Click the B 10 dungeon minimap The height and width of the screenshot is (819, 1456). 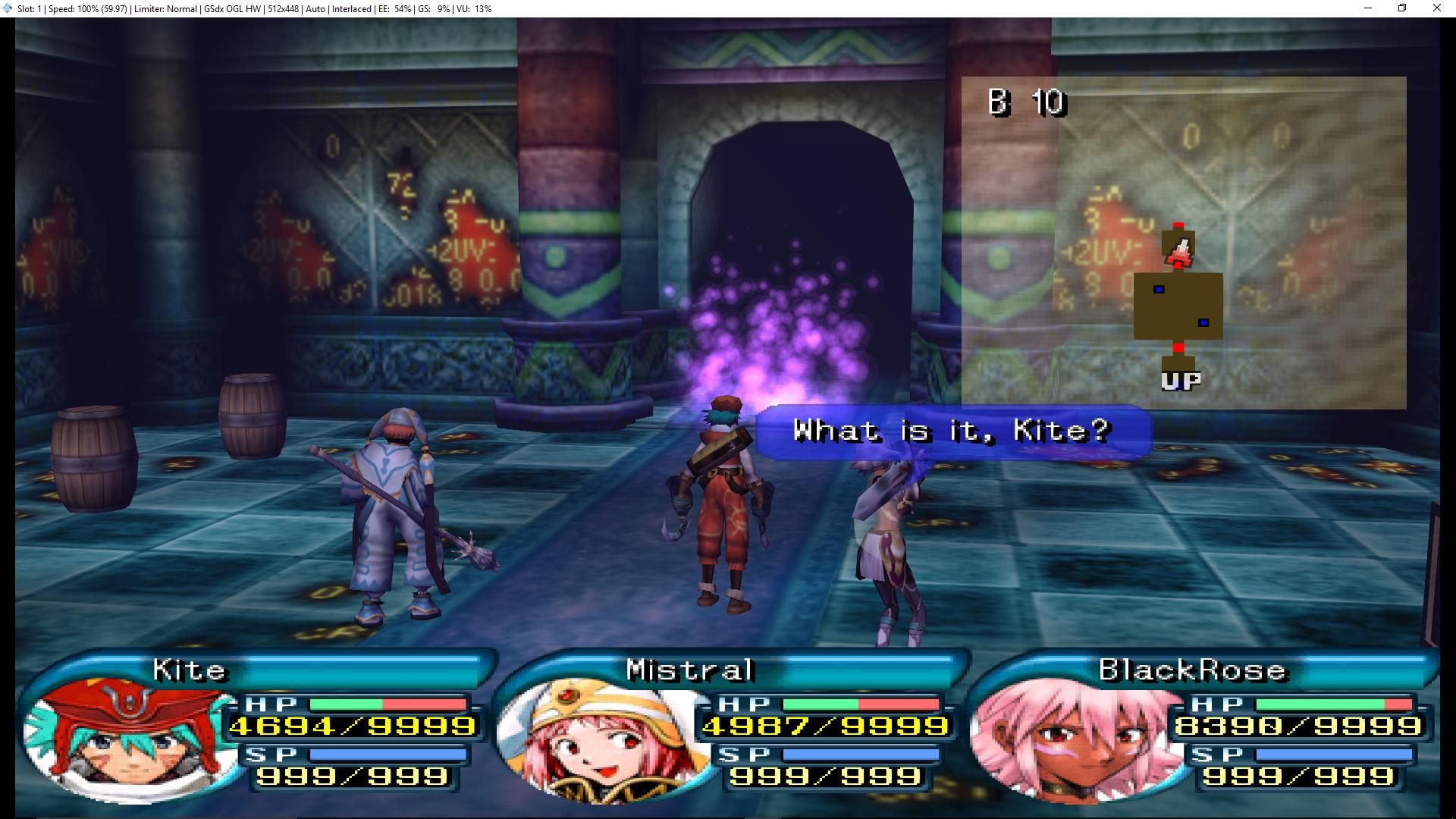pos(1183,243)
